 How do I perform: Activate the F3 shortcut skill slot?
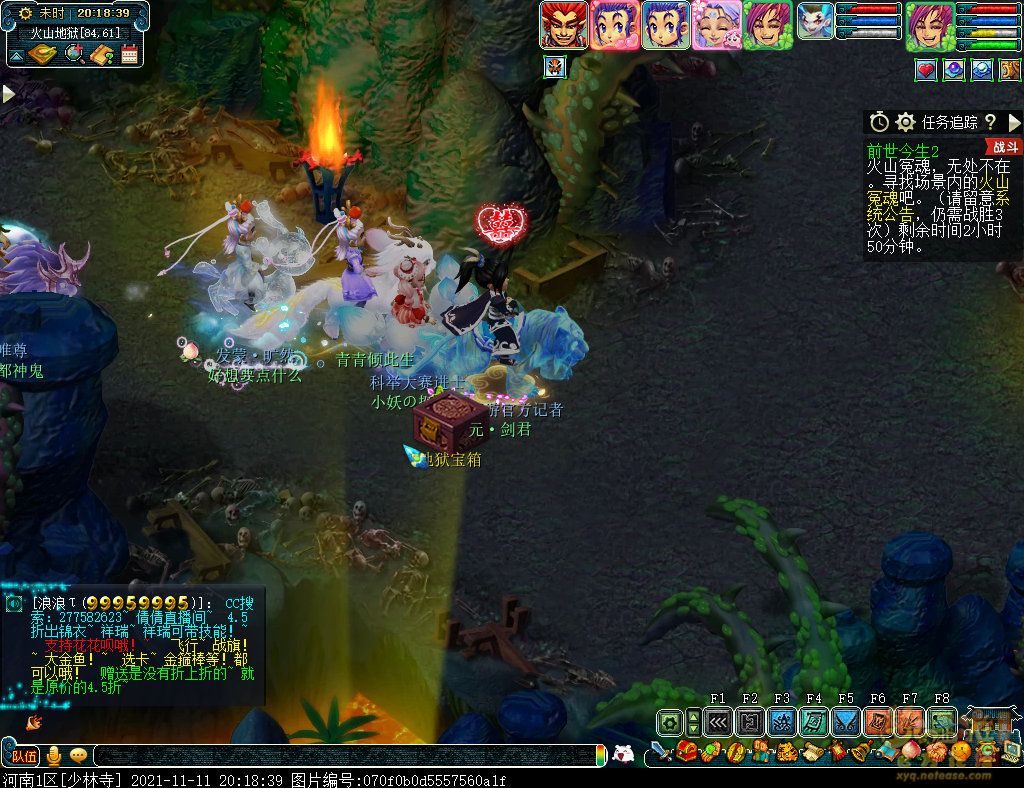point(782,722)
